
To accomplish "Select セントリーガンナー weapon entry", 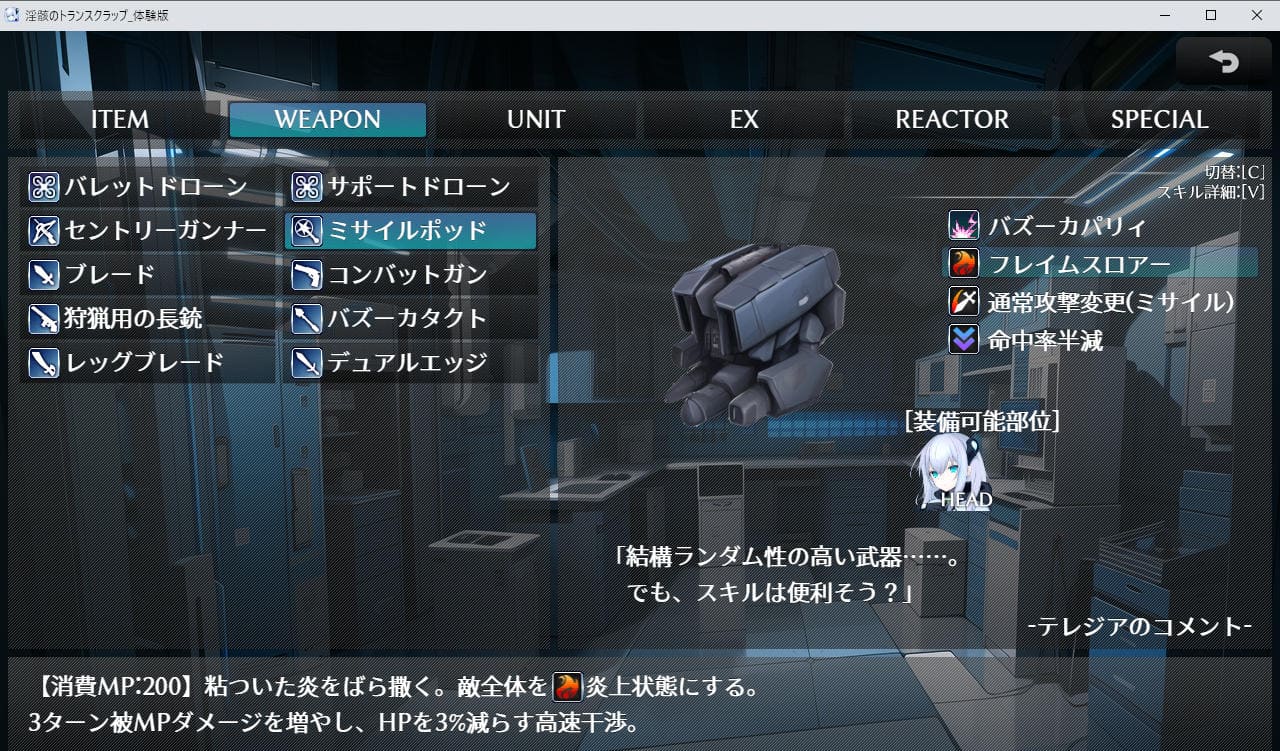I will [x=148, y=231].
